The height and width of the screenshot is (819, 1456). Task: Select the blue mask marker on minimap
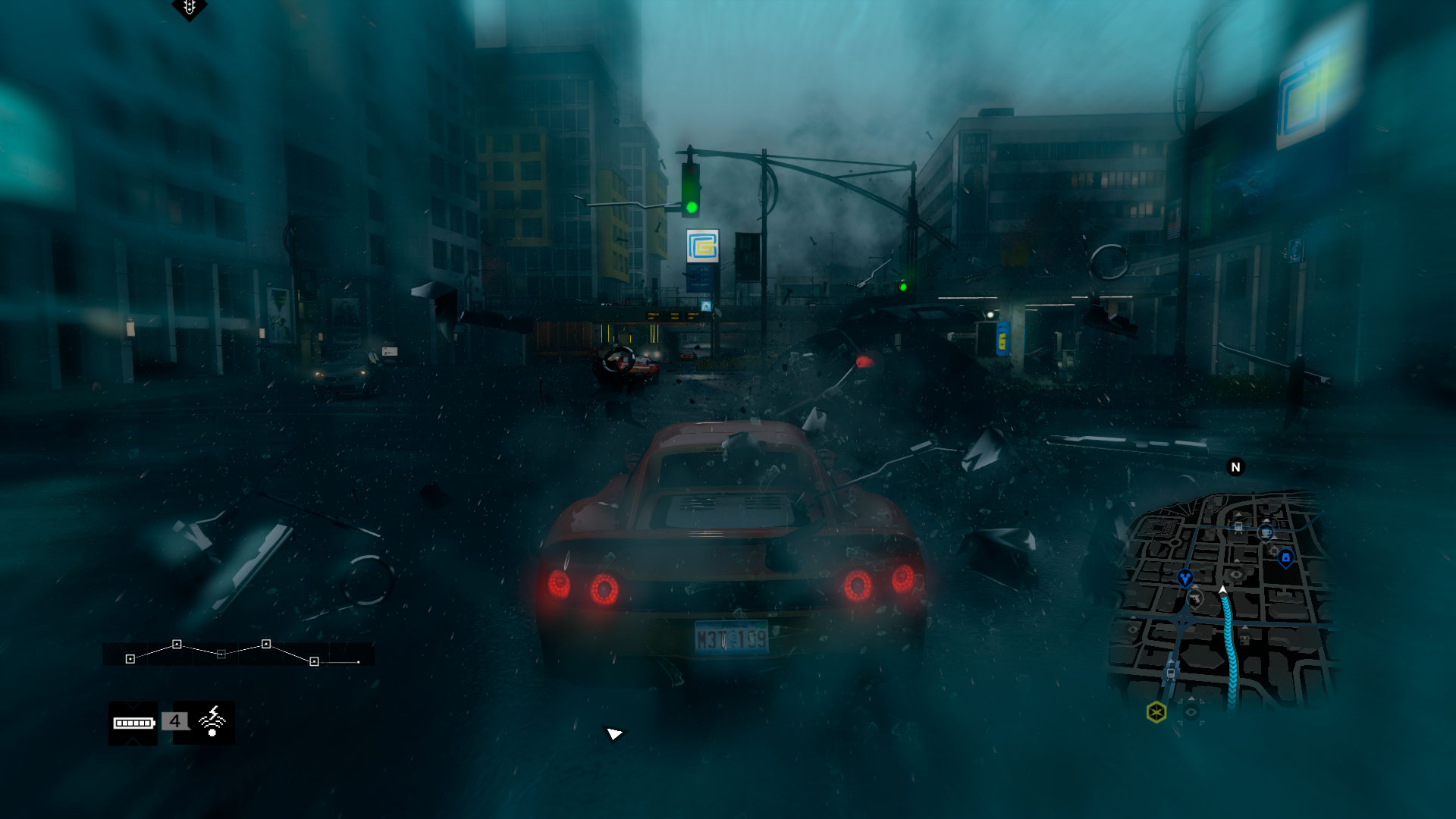click(x=1185, y=579)
